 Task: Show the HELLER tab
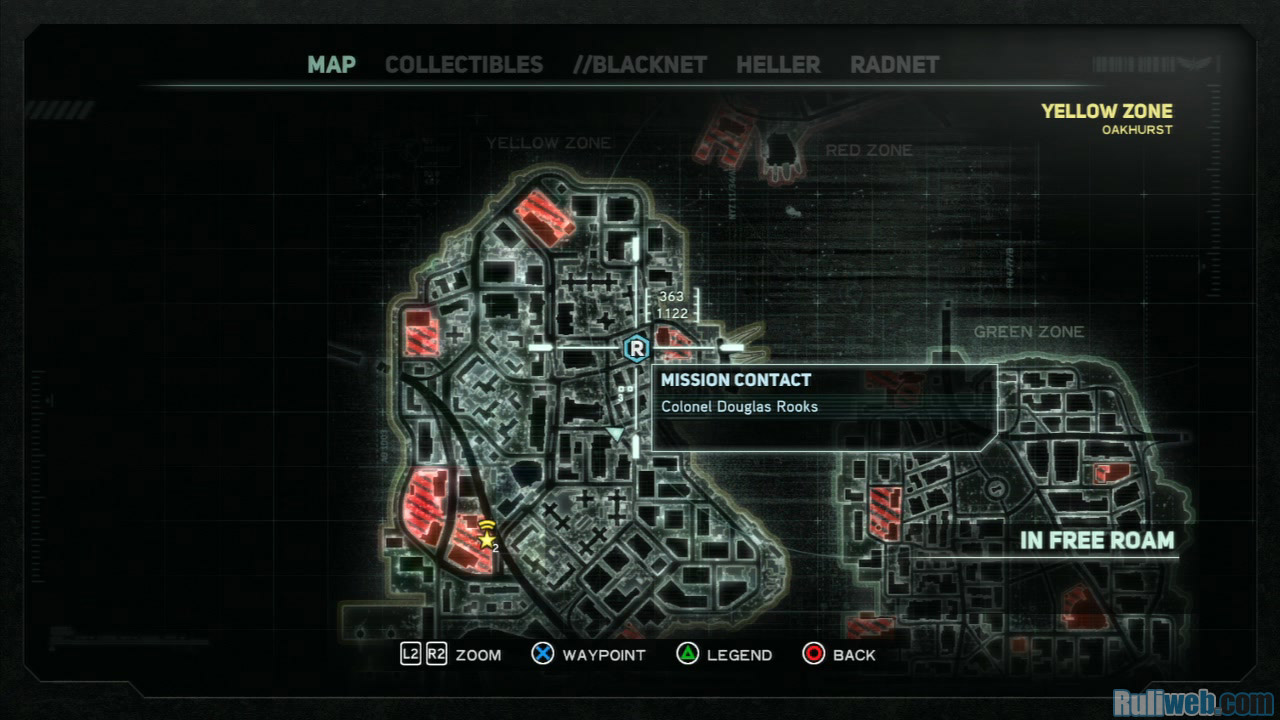pyautogui.click(x=778, y=65)
